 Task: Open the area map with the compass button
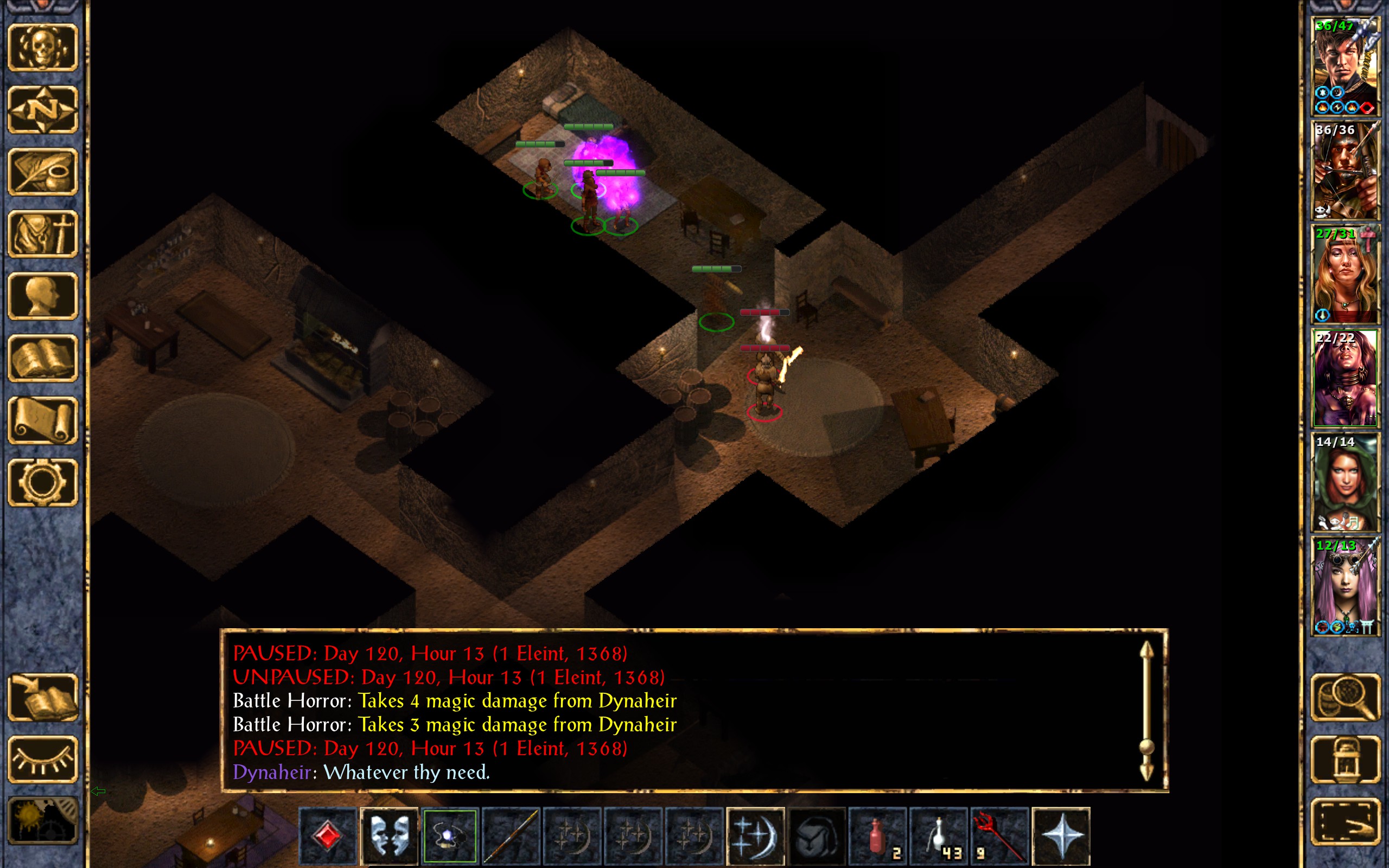(42, 110)
